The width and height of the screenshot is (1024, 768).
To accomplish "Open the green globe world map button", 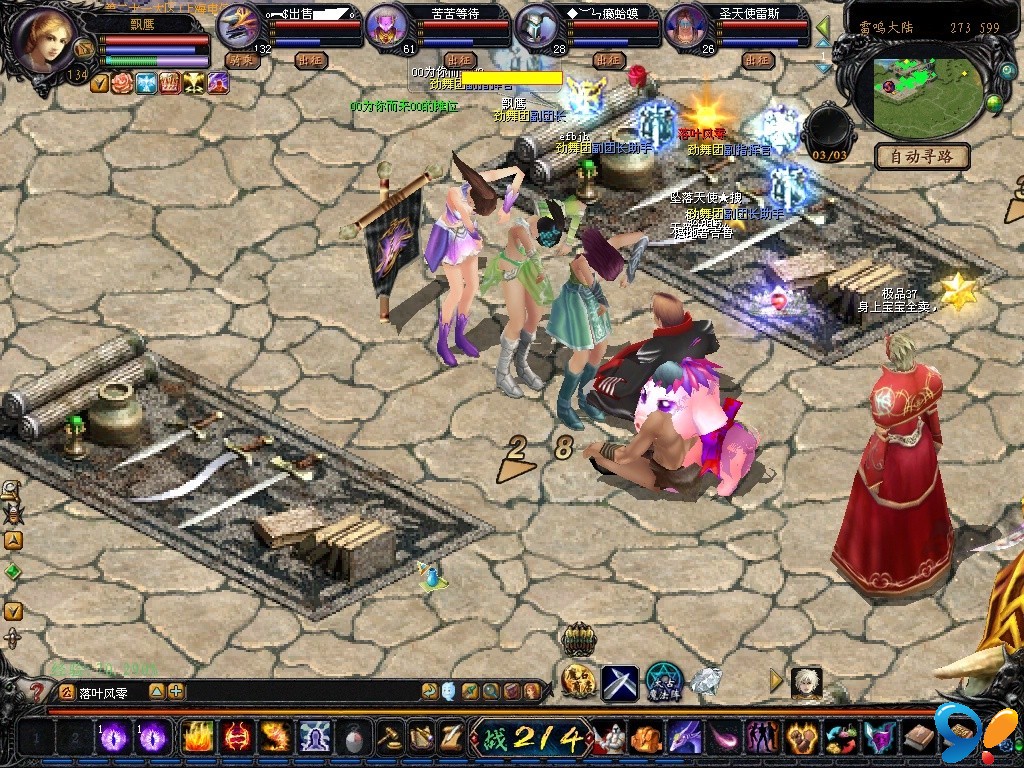I will click(x=994, y=103).
